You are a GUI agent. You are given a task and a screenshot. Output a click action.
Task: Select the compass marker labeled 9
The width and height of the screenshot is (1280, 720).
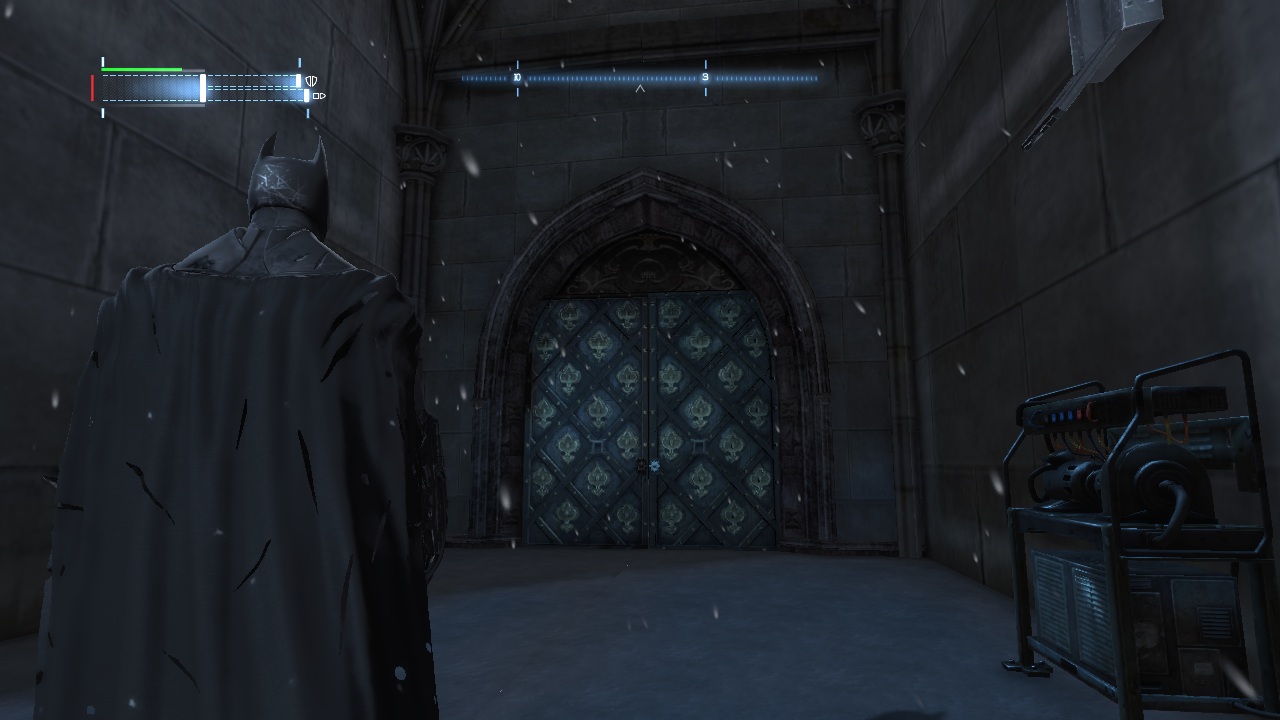(x=705, y=77)
